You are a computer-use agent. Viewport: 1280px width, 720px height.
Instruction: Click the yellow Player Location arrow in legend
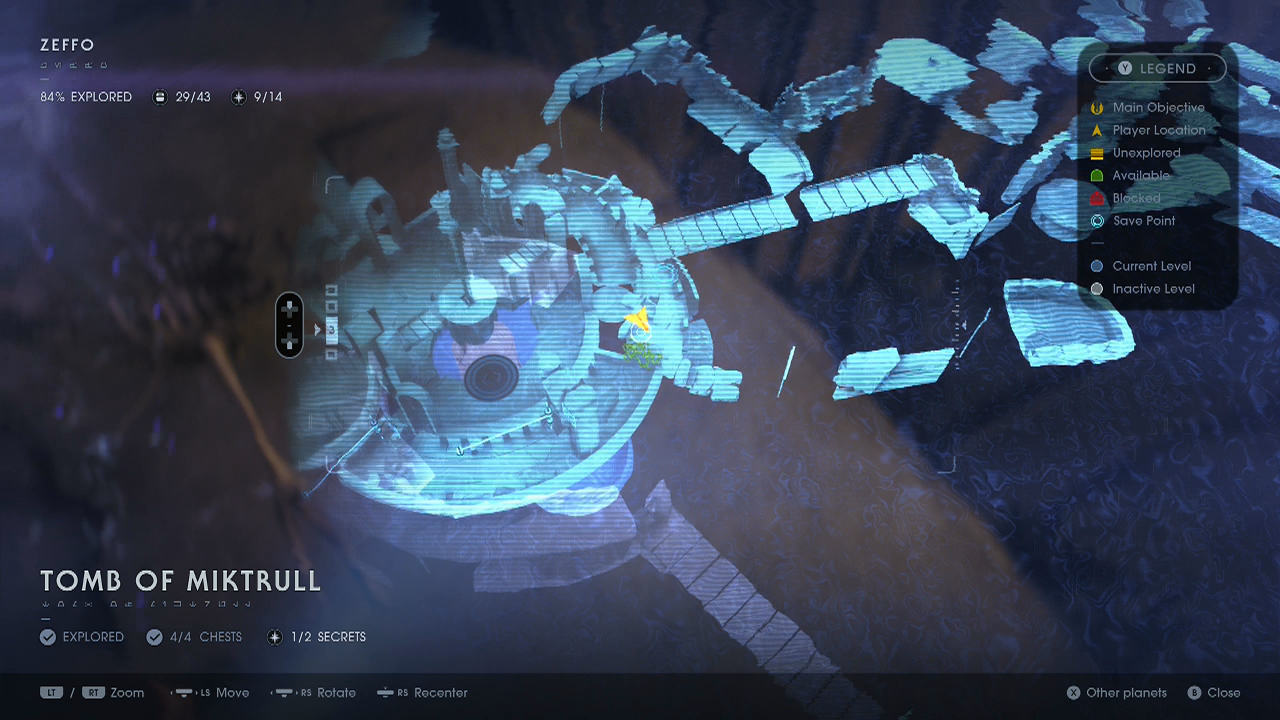click(1096, 130)
